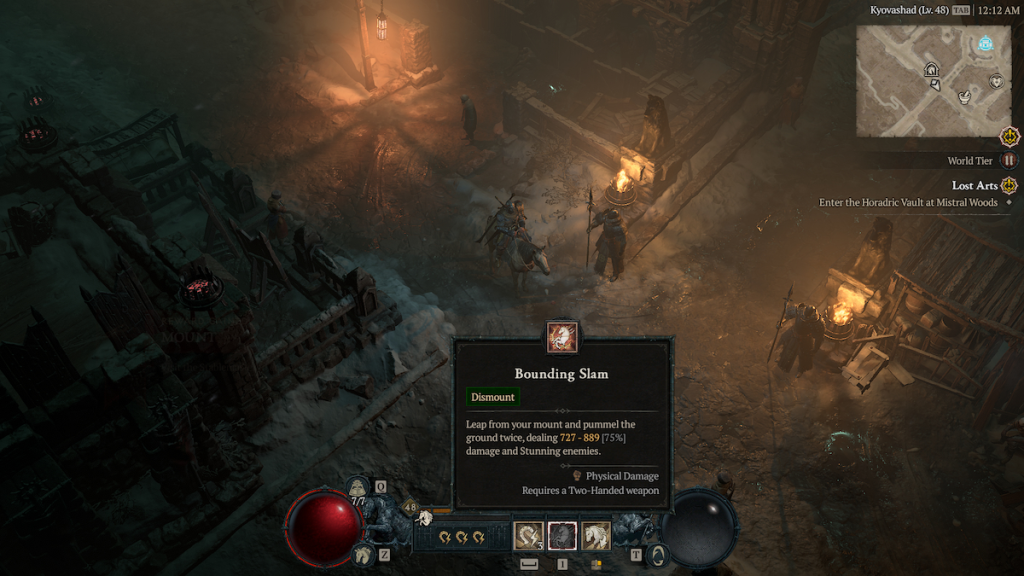The width and height of the screenshot is (1024, 576).
Task: Select the alchemist mortar marker on minimap
Action: pos(965,96)
